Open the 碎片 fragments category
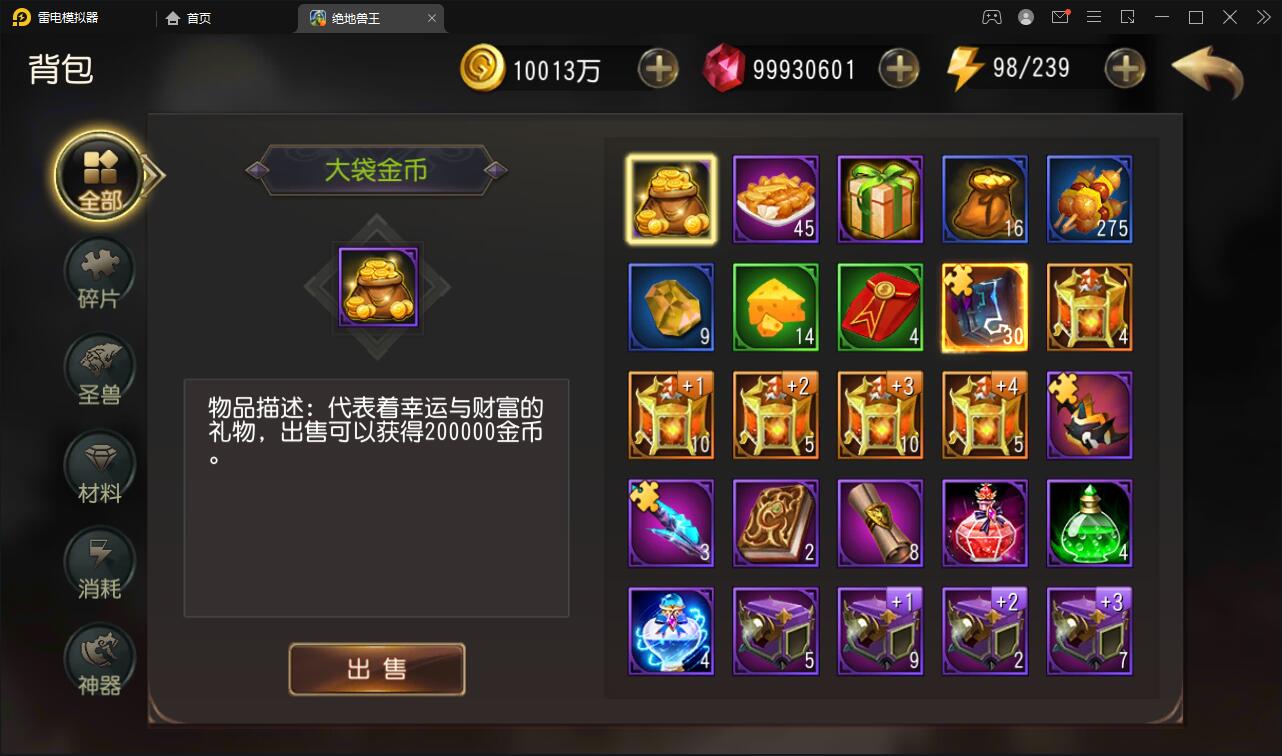 coord(97,273)
